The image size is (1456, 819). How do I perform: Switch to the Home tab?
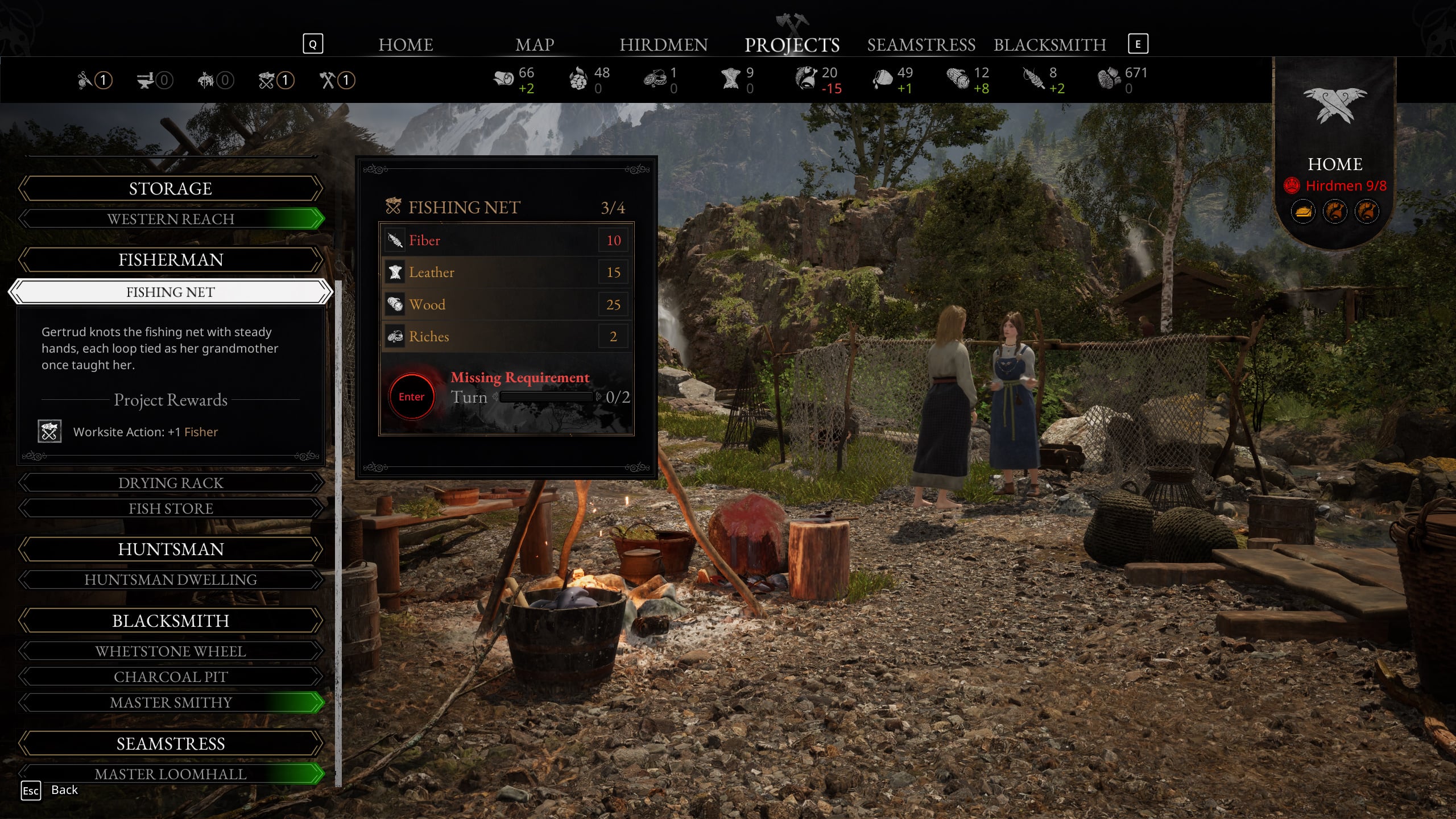(x=406, y=44)
